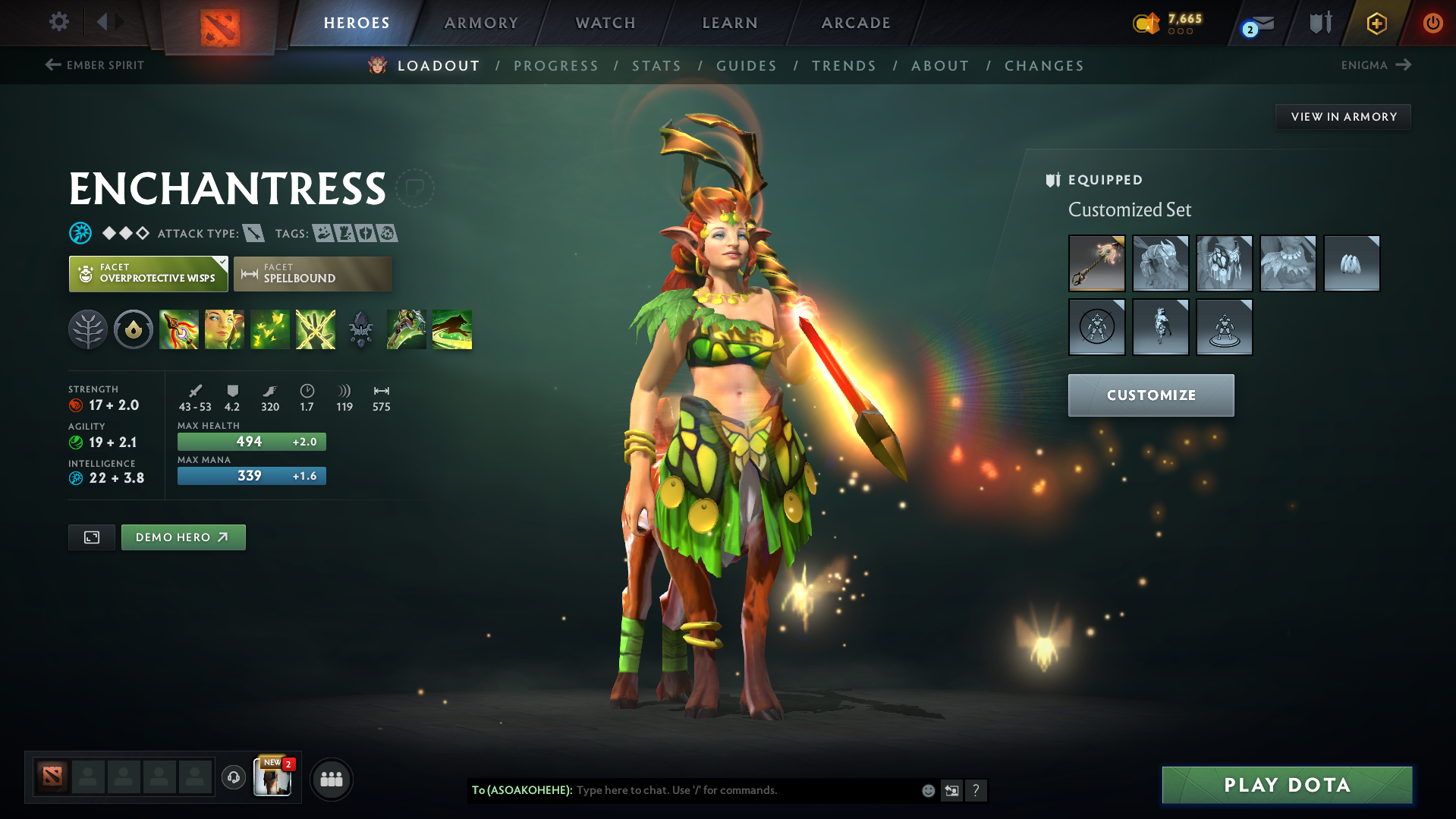Image resolution: width=1456 pixels, height=819 pixels.
Task: Open the Untouchable chained-hands ability icon
Action: pos(315,329)
